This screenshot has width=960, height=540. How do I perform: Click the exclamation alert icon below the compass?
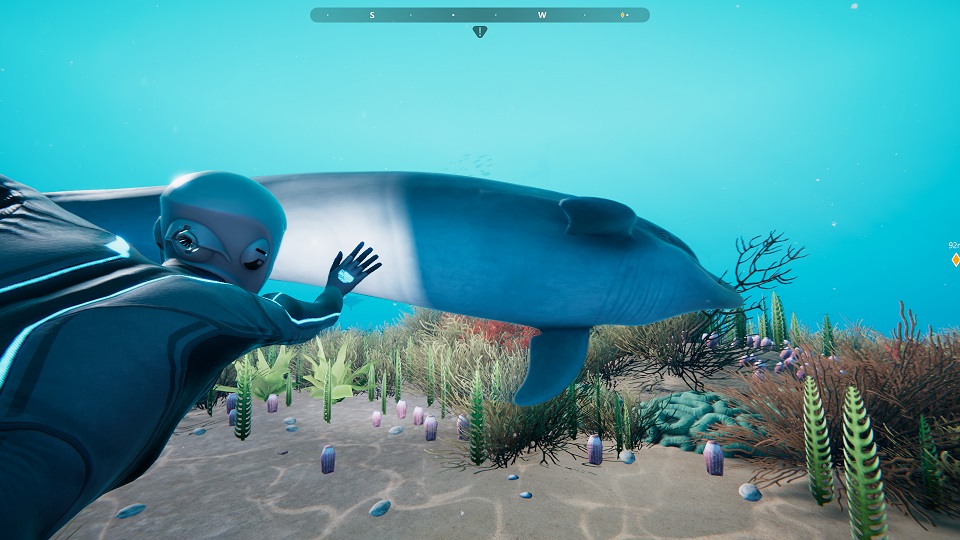point(480,32)
